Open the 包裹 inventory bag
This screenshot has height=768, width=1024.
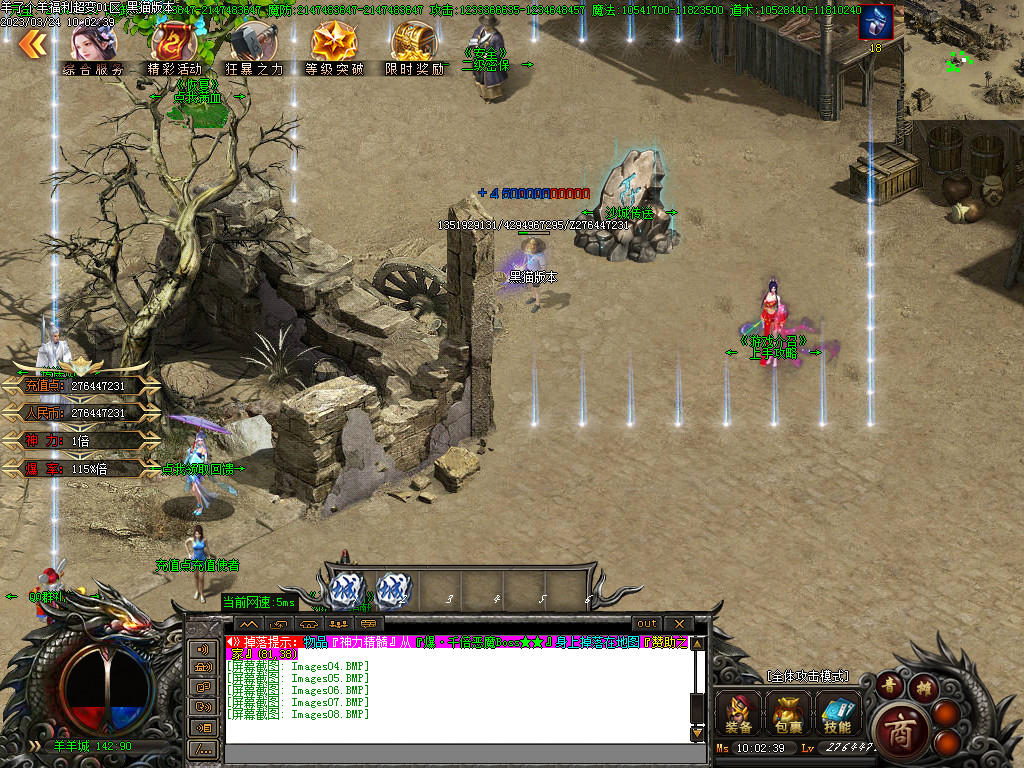pyautogui.click(x=788, y=714)
